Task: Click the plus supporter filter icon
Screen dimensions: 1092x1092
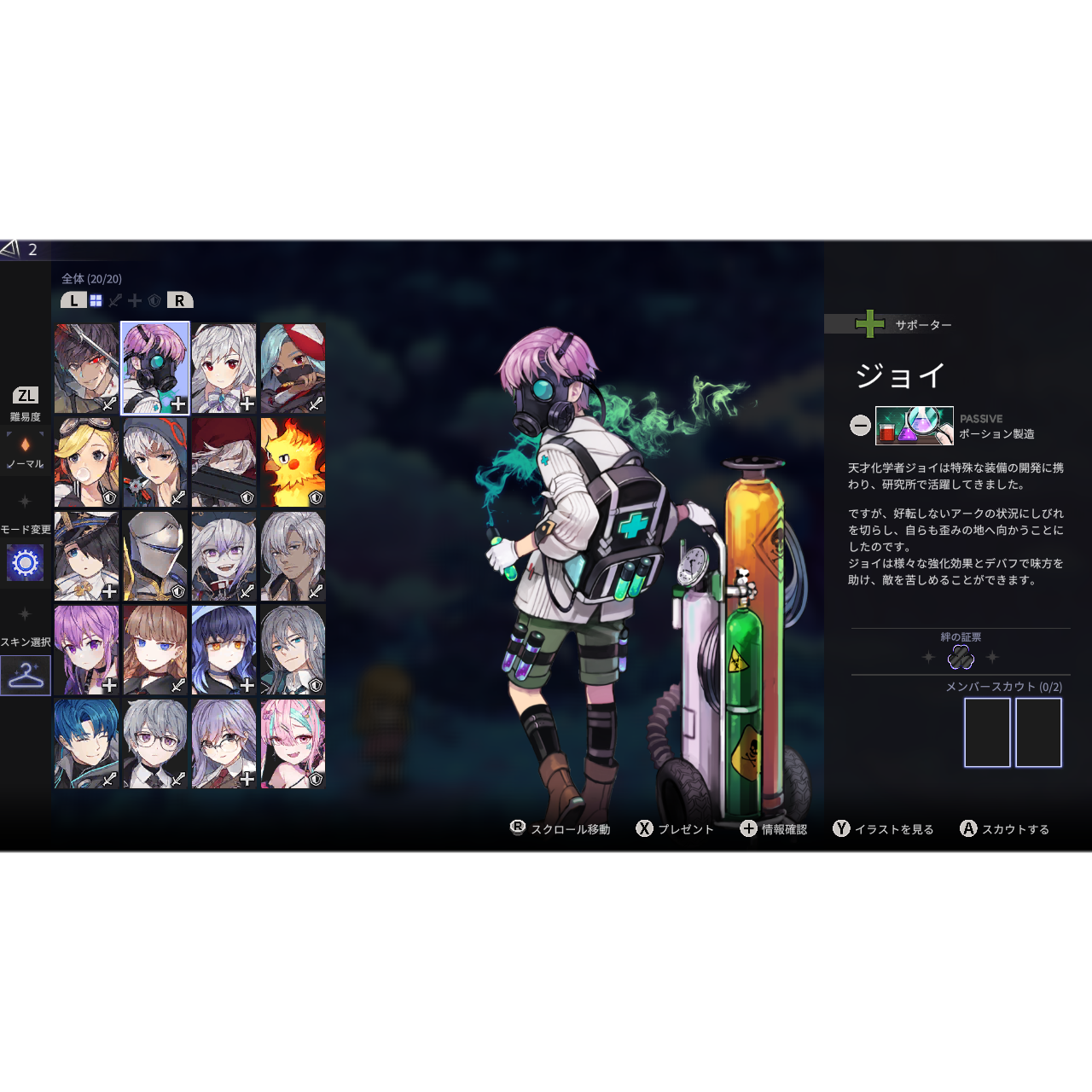Action: [x=134, y=300]
